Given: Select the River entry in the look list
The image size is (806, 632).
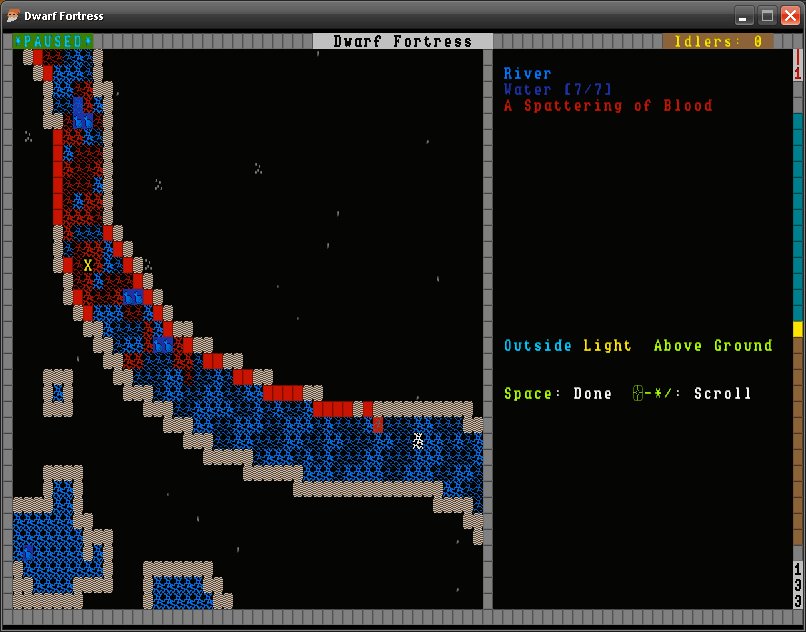Looking at the screenshot, I should click(527, 74).
